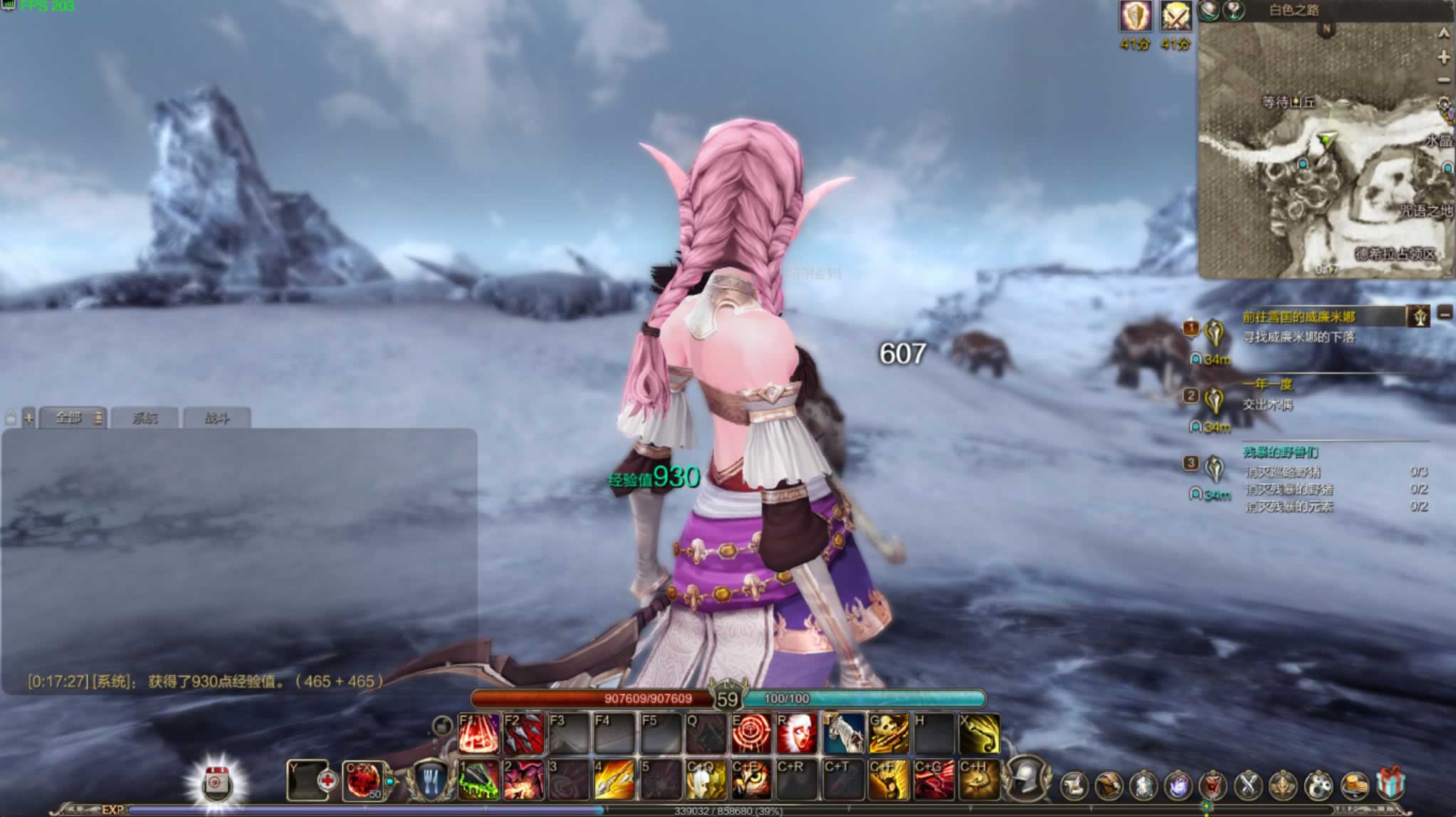Select the 残暴的野兽们 quest in the tracker

(x=1280, y=452)
